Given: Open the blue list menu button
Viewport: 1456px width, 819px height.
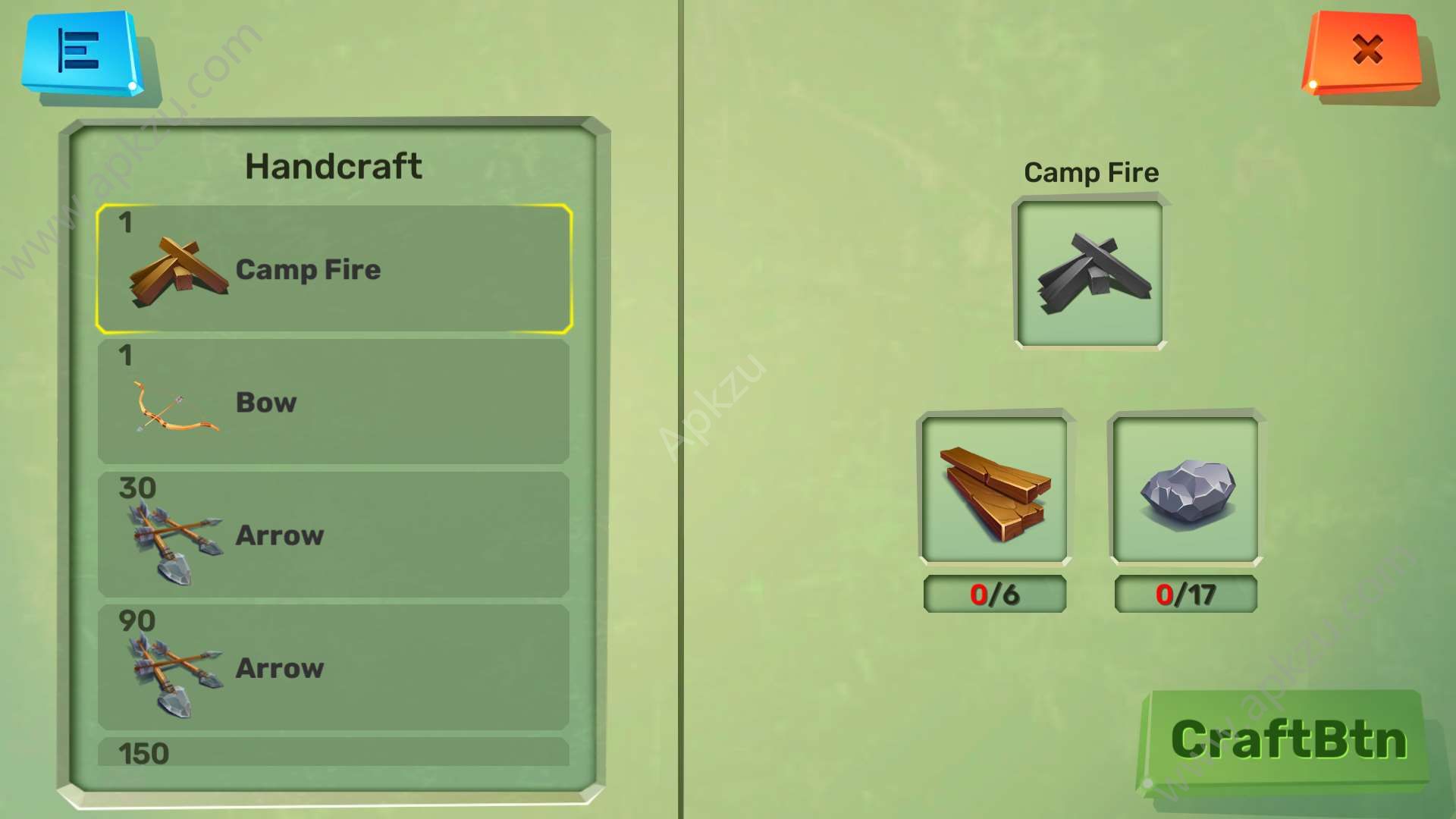Looking at the screenshot, I should pyautogui.click(x=80, y=53).
